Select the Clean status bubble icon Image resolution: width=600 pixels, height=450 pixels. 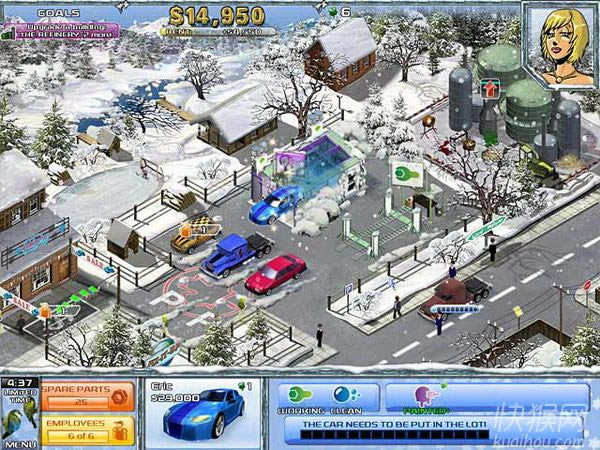(342, 394)
